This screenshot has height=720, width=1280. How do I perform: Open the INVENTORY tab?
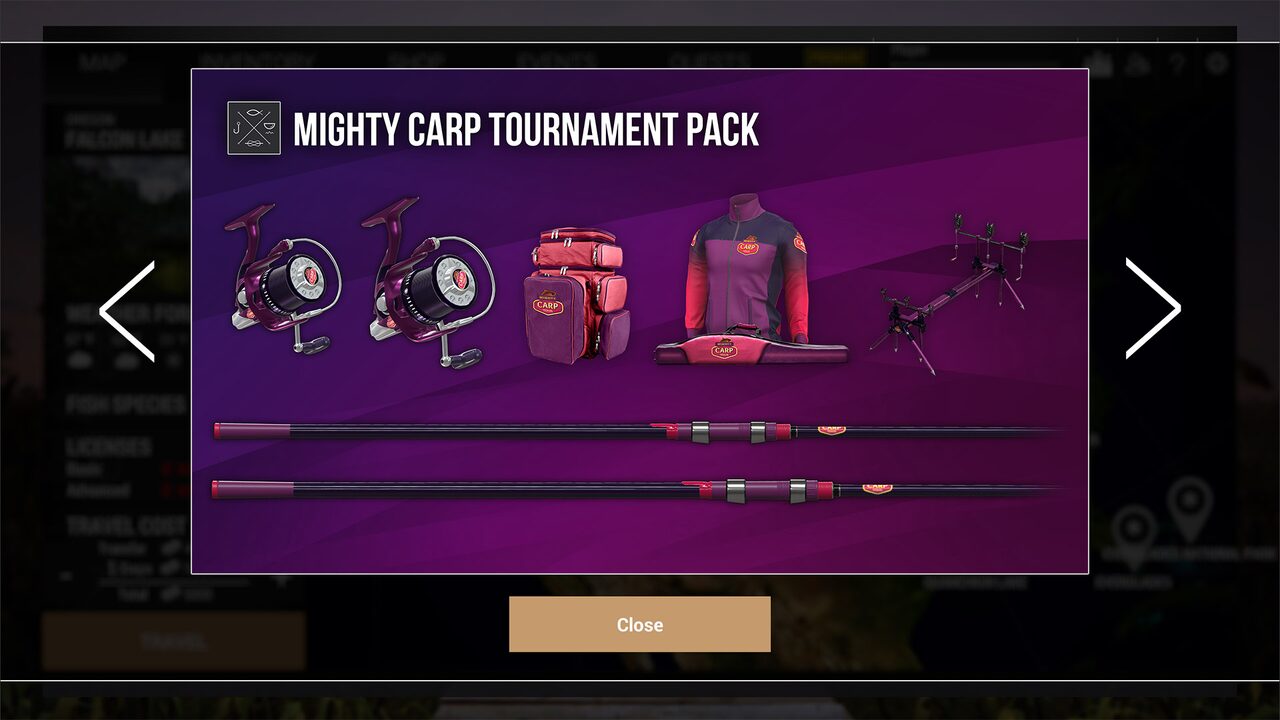259,58
